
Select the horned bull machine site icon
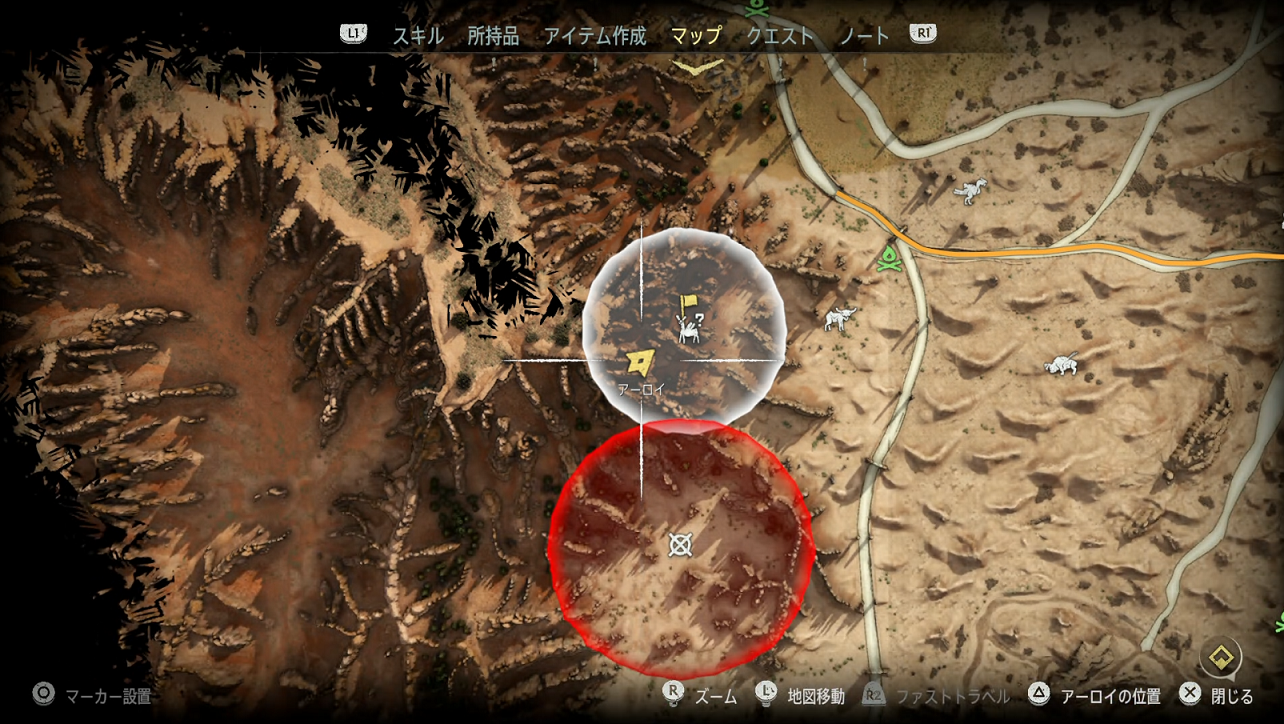click(840, 319)
